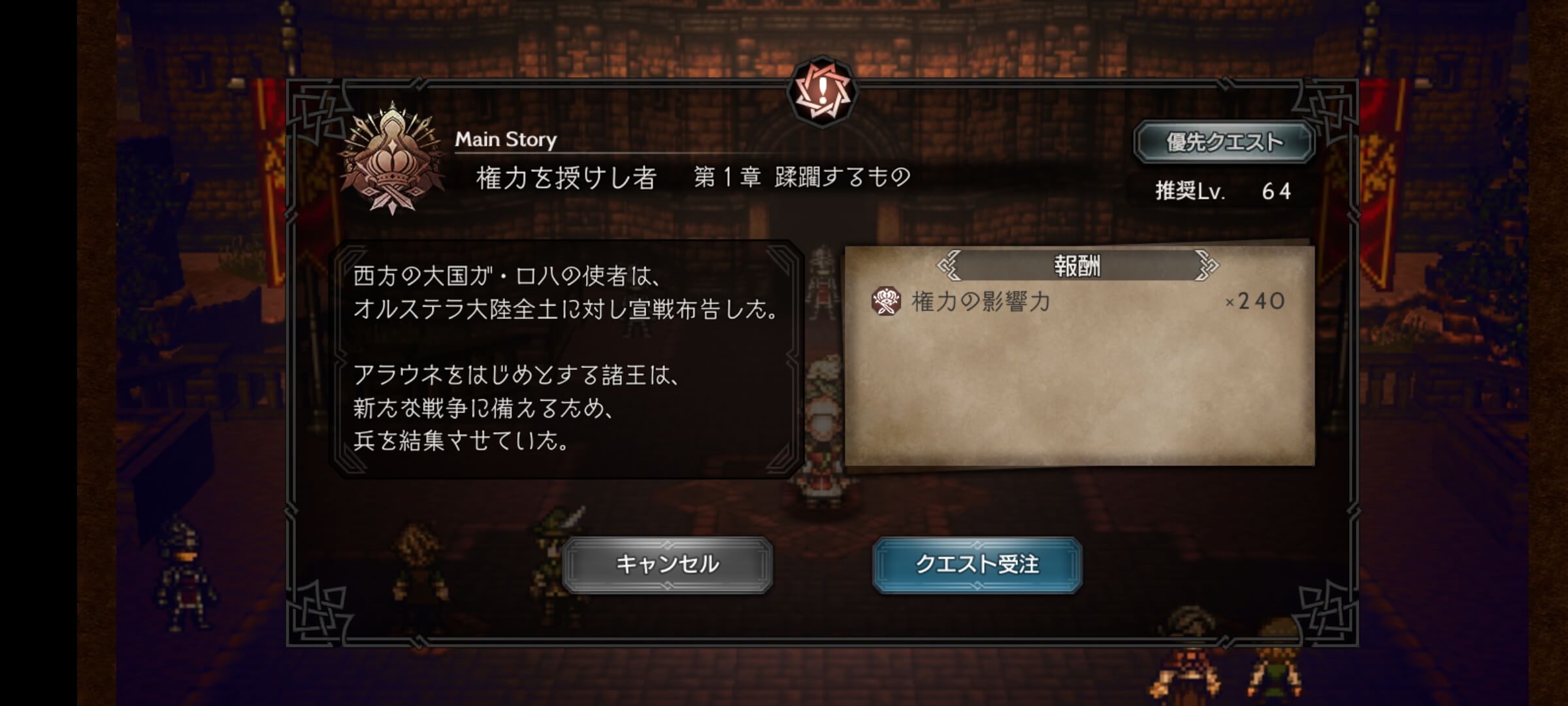Screen dimensions: 1568x706
Task: Select the Main Story tab label
Action: (506, 137)
